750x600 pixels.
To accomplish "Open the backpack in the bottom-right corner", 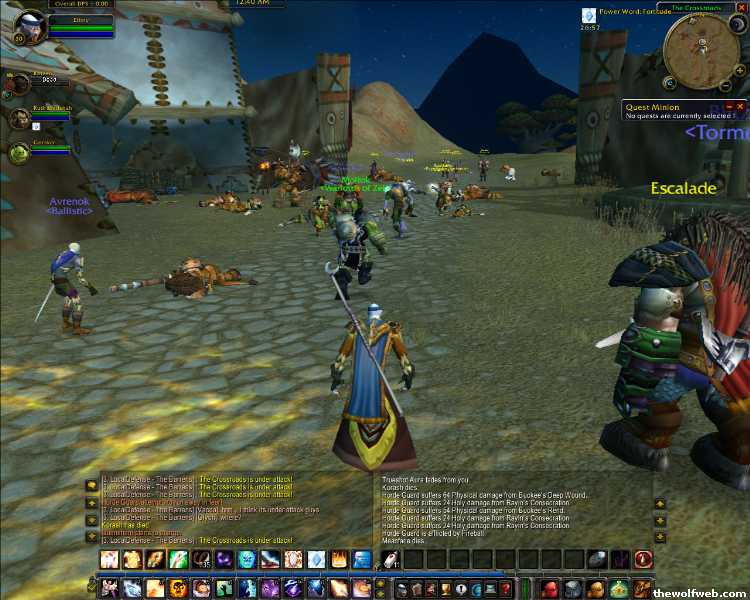I will coord(643,588).
